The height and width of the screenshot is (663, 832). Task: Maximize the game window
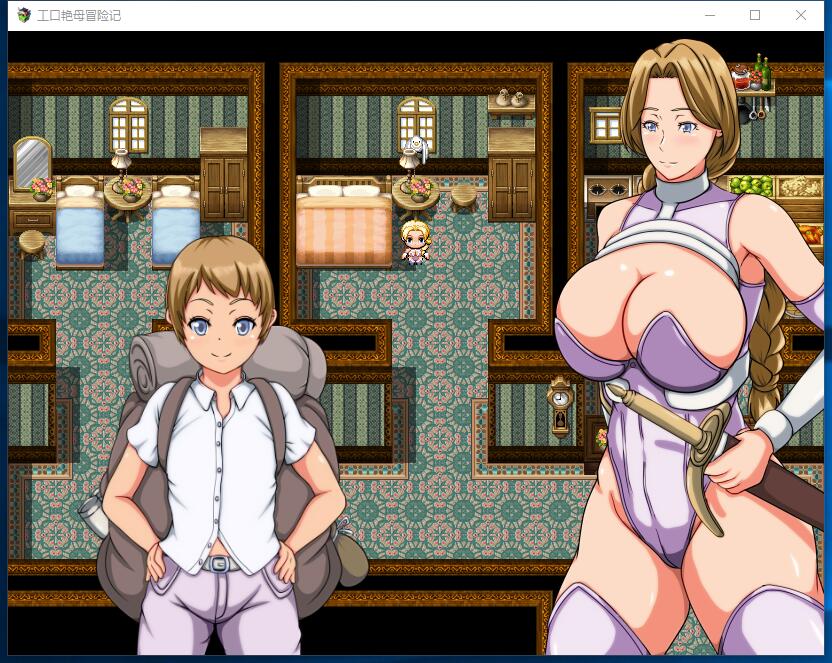(755, 15)
